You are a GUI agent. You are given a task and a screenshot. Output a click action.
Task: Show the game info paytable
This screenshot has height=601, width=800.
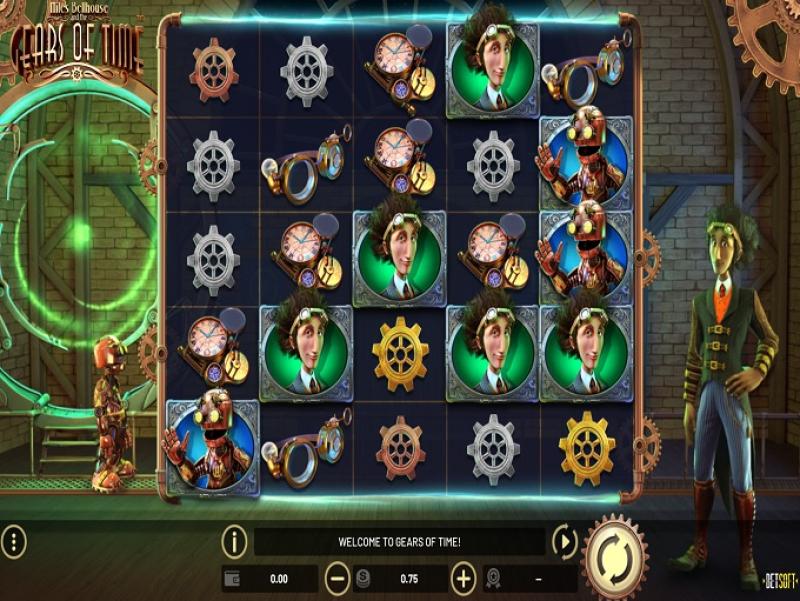[234, 543]
